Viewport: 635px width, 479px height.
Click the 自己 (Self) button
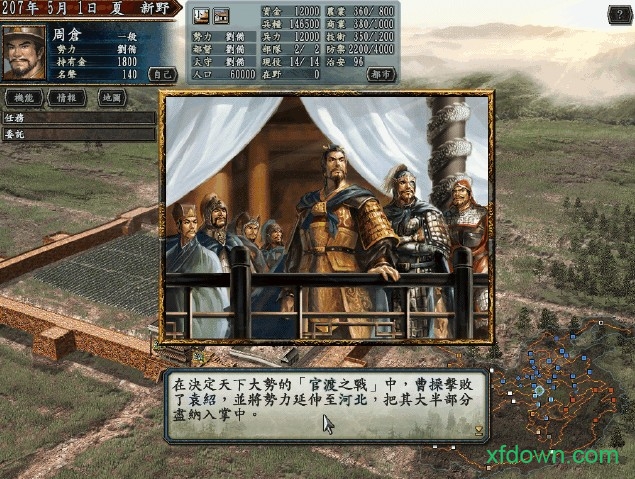[161, 73]
